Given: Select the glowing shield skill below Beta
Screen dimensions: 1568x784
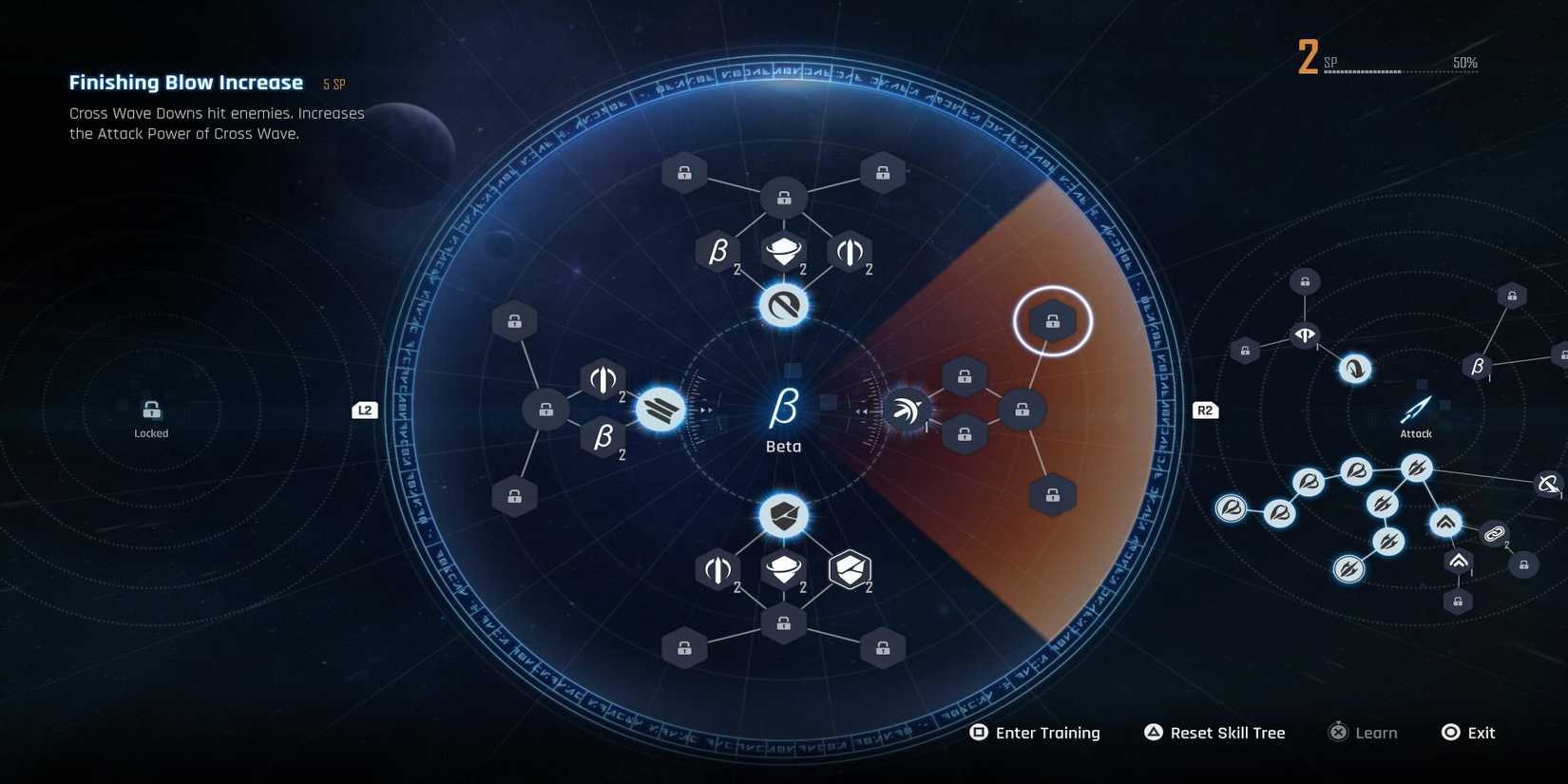Looking at the screenshot, I should [782, 514].
